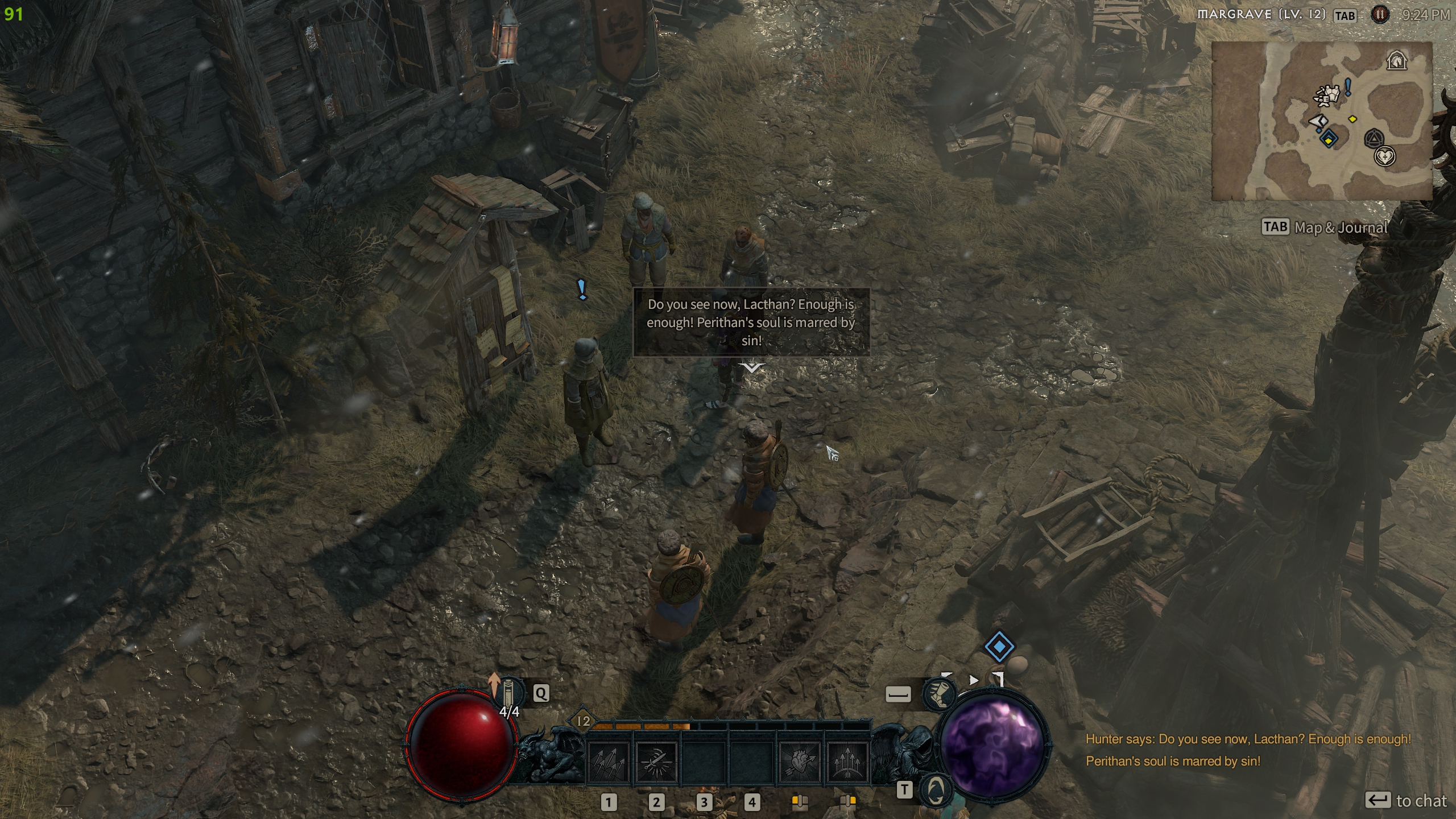Click the blacksmith armor marker on minimap
Screen dimensions: 1456x819
[x=1328, y=95]
